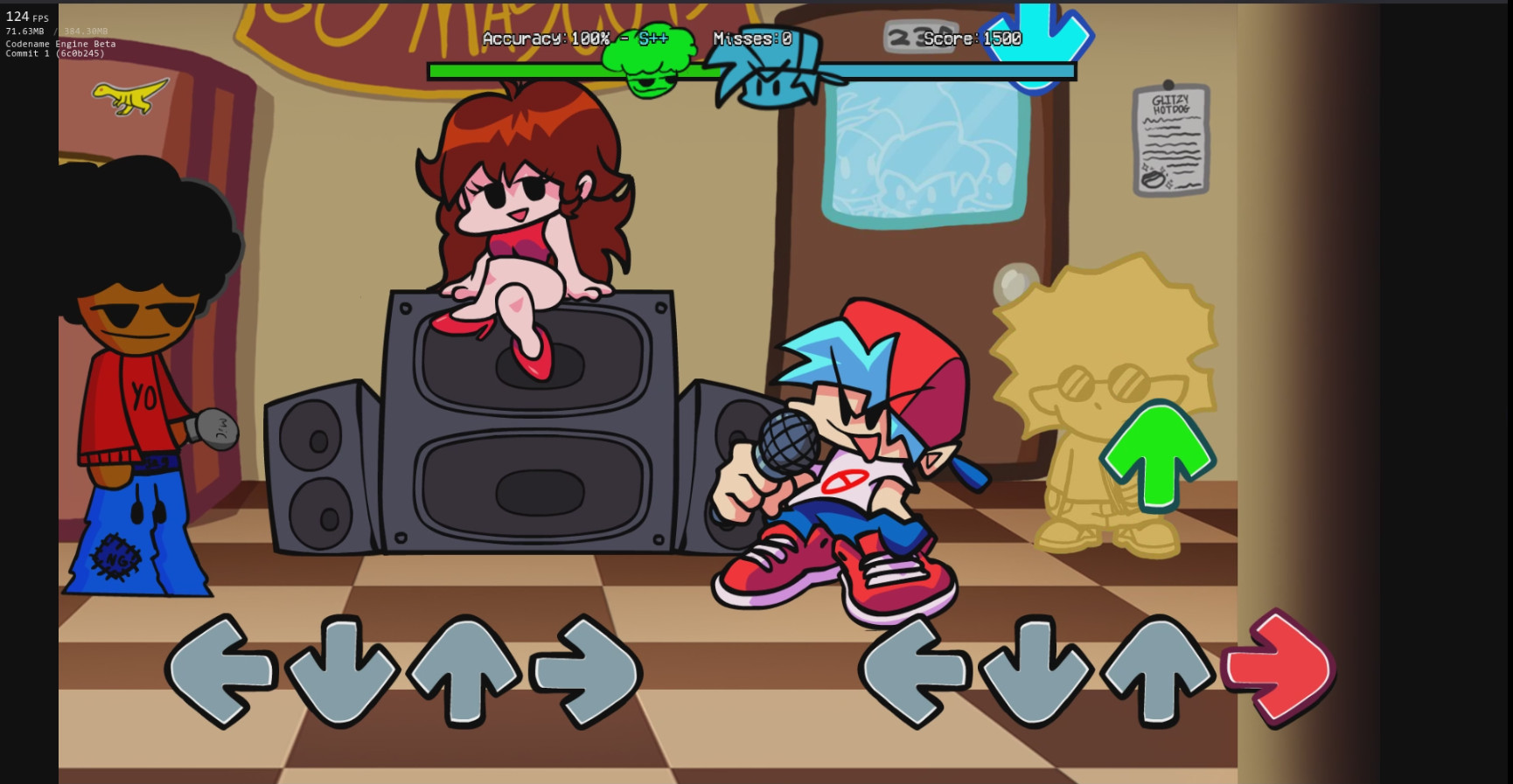
Task: Hit the green up-arrow note
Action: coord(1156,454)
